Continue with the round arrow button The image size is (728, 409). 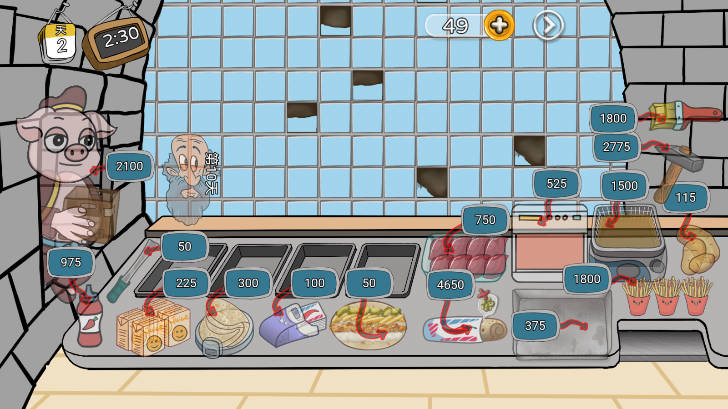[x=548, y=25]
